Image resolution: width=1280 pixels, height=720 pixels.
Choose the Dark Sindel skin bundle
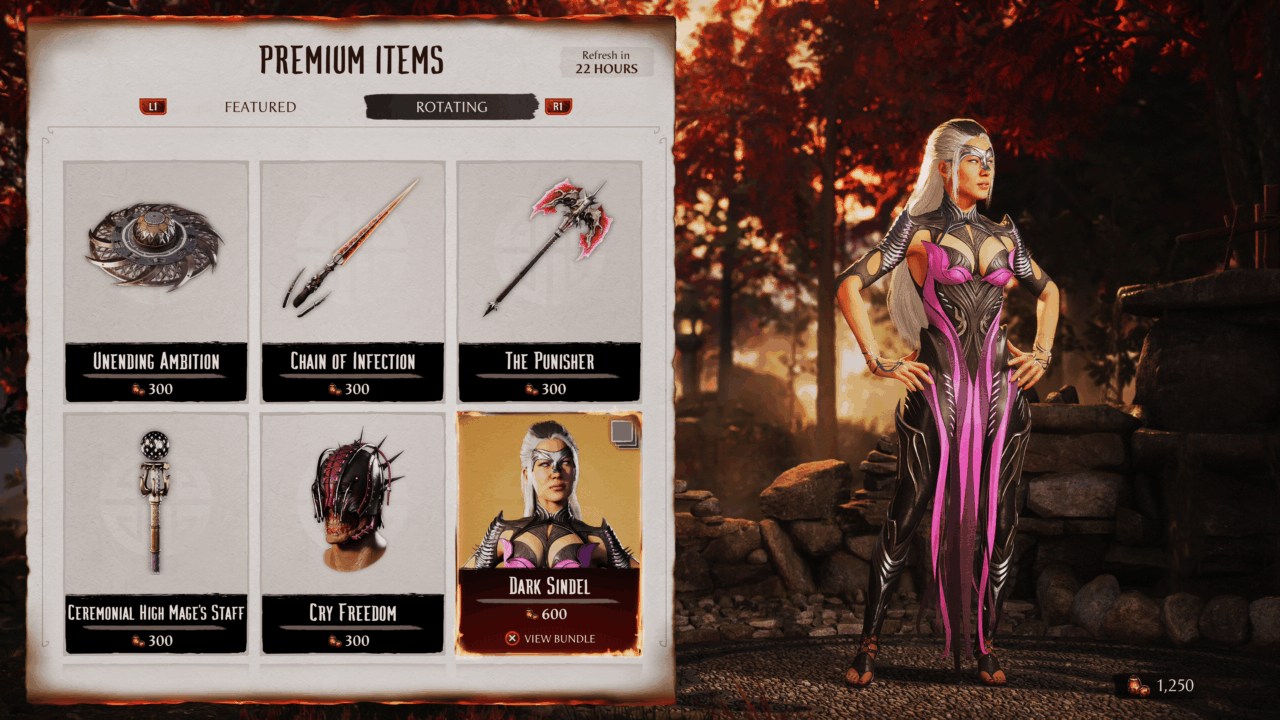[x=549, y=532]
